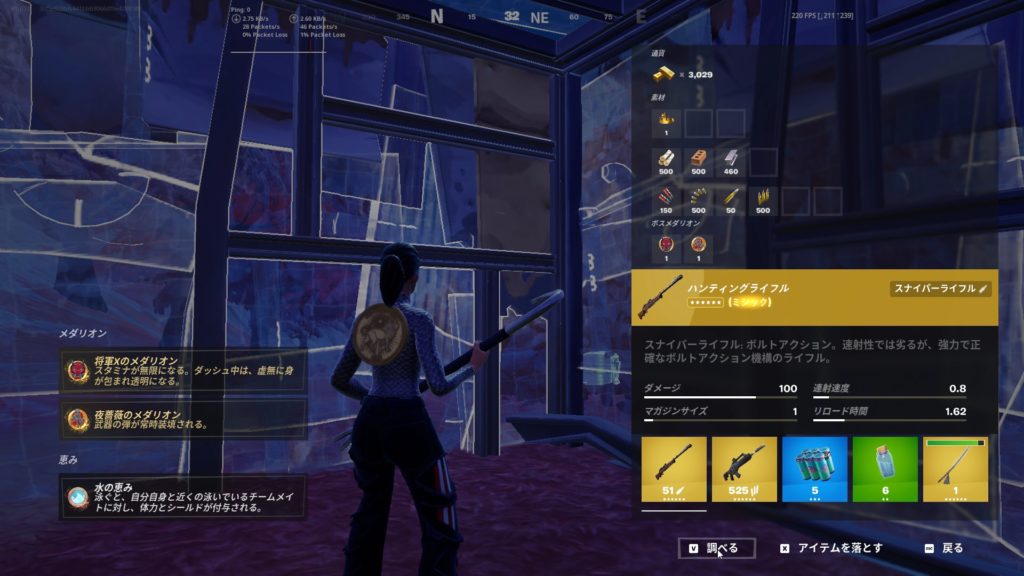
Task: Select the ammo slot showing 50
Action: point(731,200)
